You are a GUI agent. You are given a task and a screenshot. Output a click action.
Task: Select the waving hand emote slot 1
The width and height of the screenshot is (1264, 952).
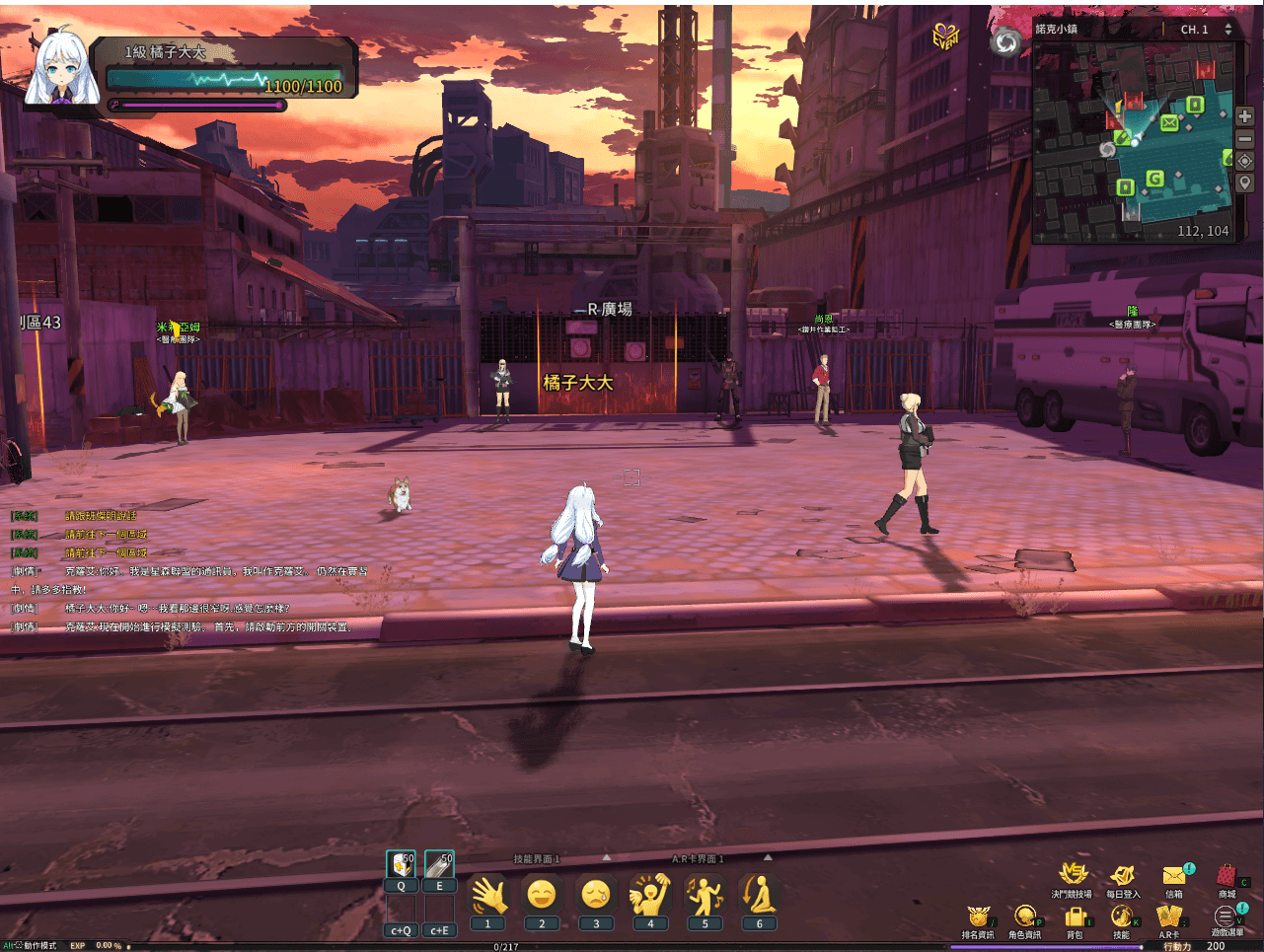486,896
